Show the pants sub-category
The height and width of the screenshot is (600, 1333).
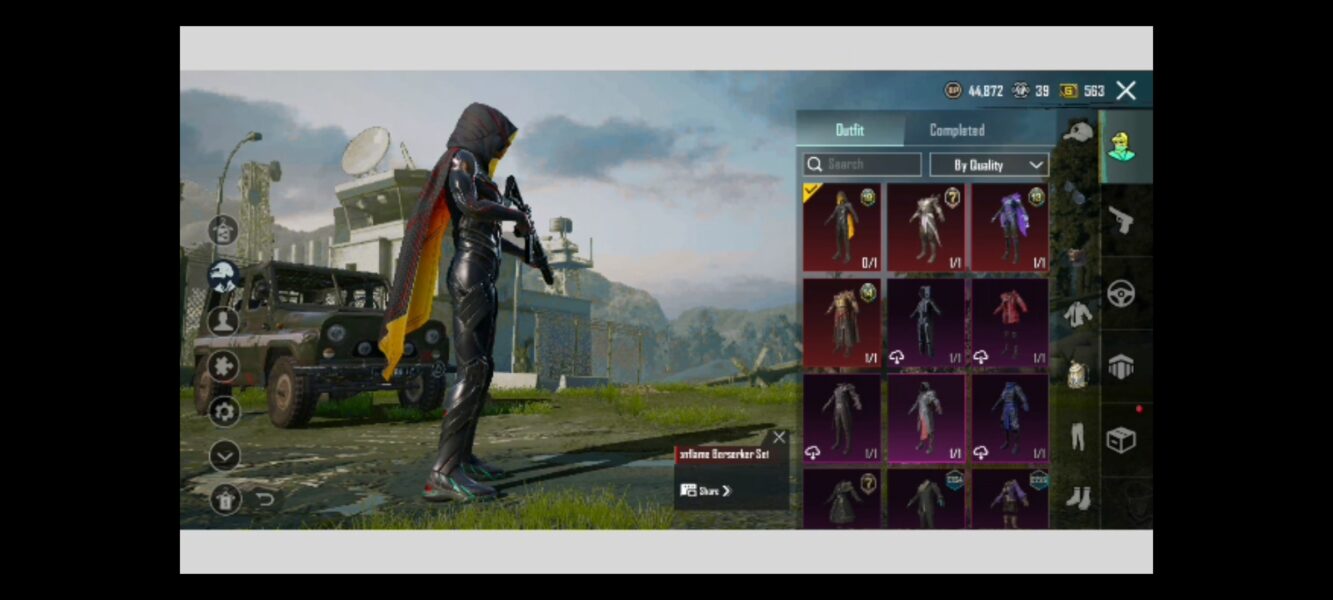click(1077, 436)
